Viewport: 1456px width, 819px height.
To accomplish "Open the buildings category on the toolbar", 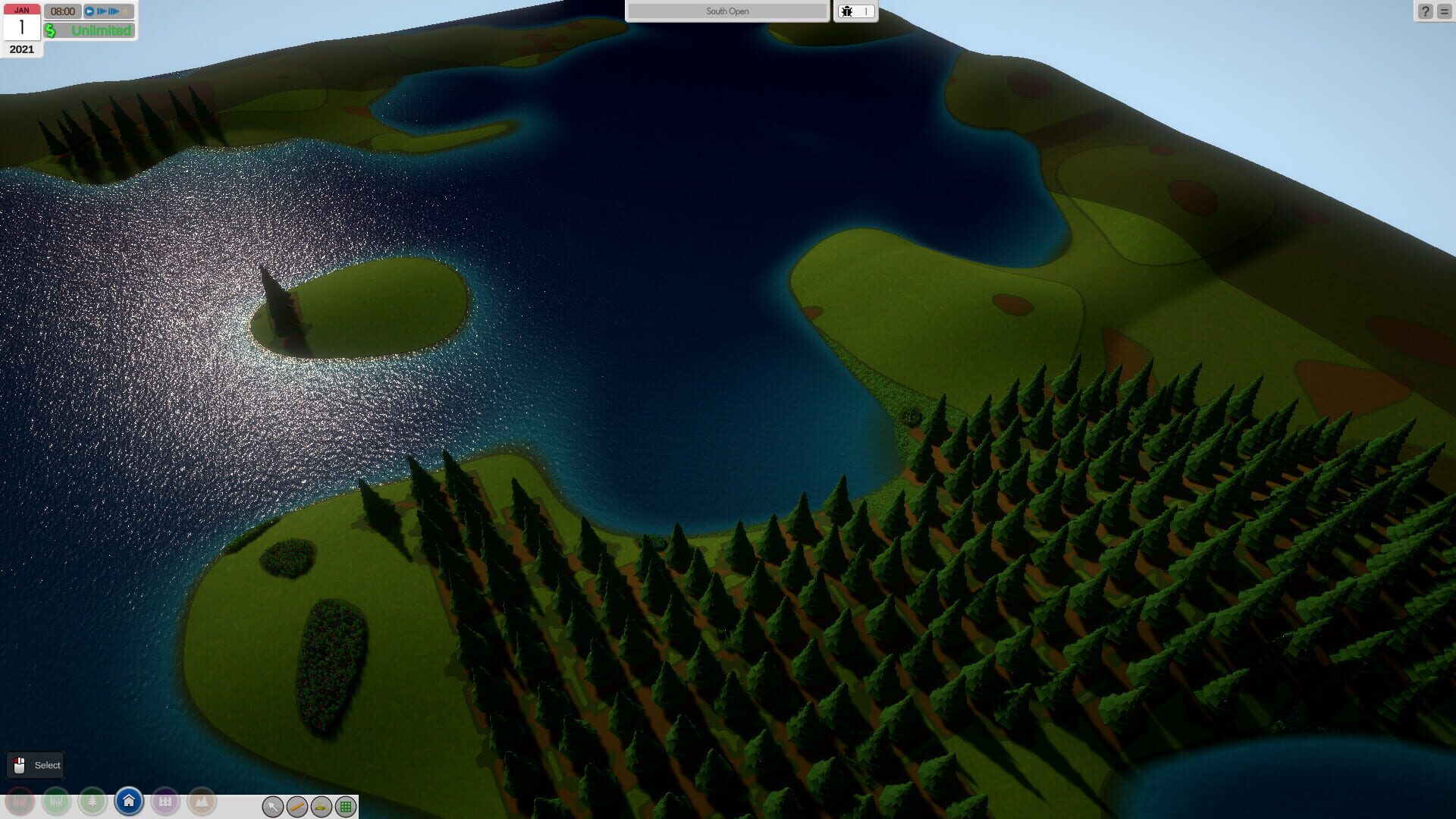I will (x=165, y=802).
